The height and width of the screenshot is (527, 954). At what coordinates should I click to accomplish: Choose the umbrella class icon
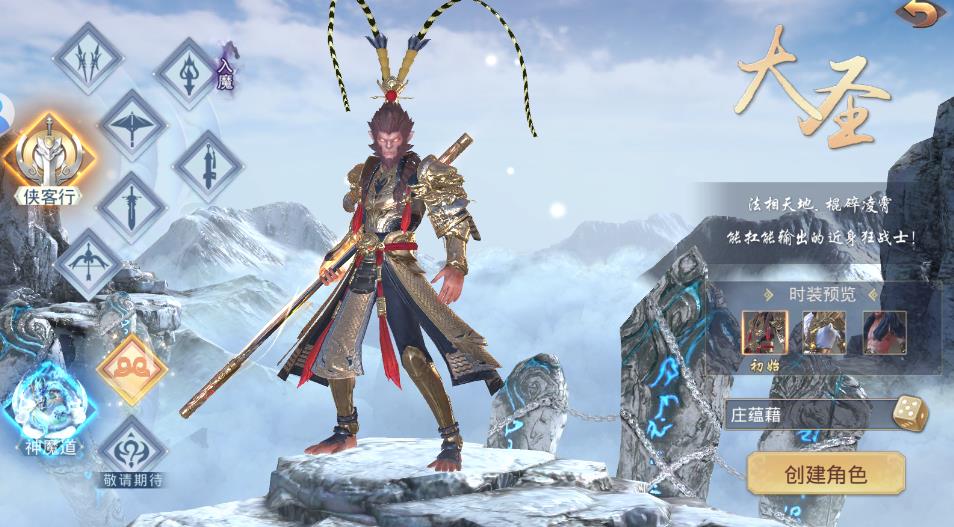pyautogui.click(x=132, y=124)
